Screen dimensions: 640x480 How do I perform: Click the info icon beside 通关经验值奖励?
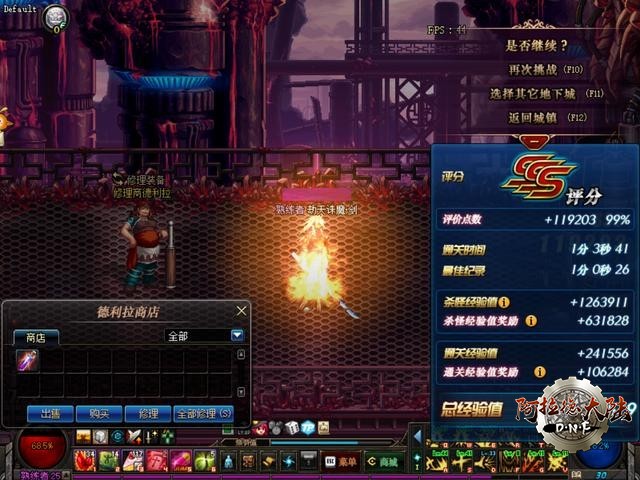pos(531,372)
